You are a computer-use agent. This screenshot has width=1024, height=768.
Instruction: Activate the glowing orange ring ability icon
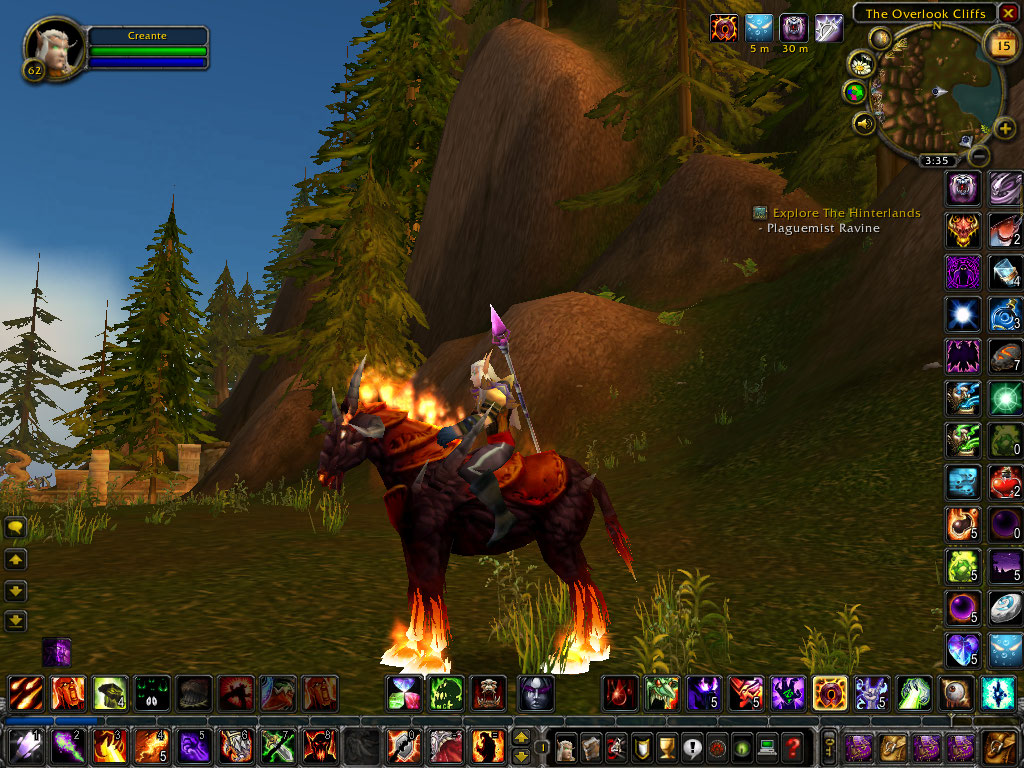(x=829, y=692)
